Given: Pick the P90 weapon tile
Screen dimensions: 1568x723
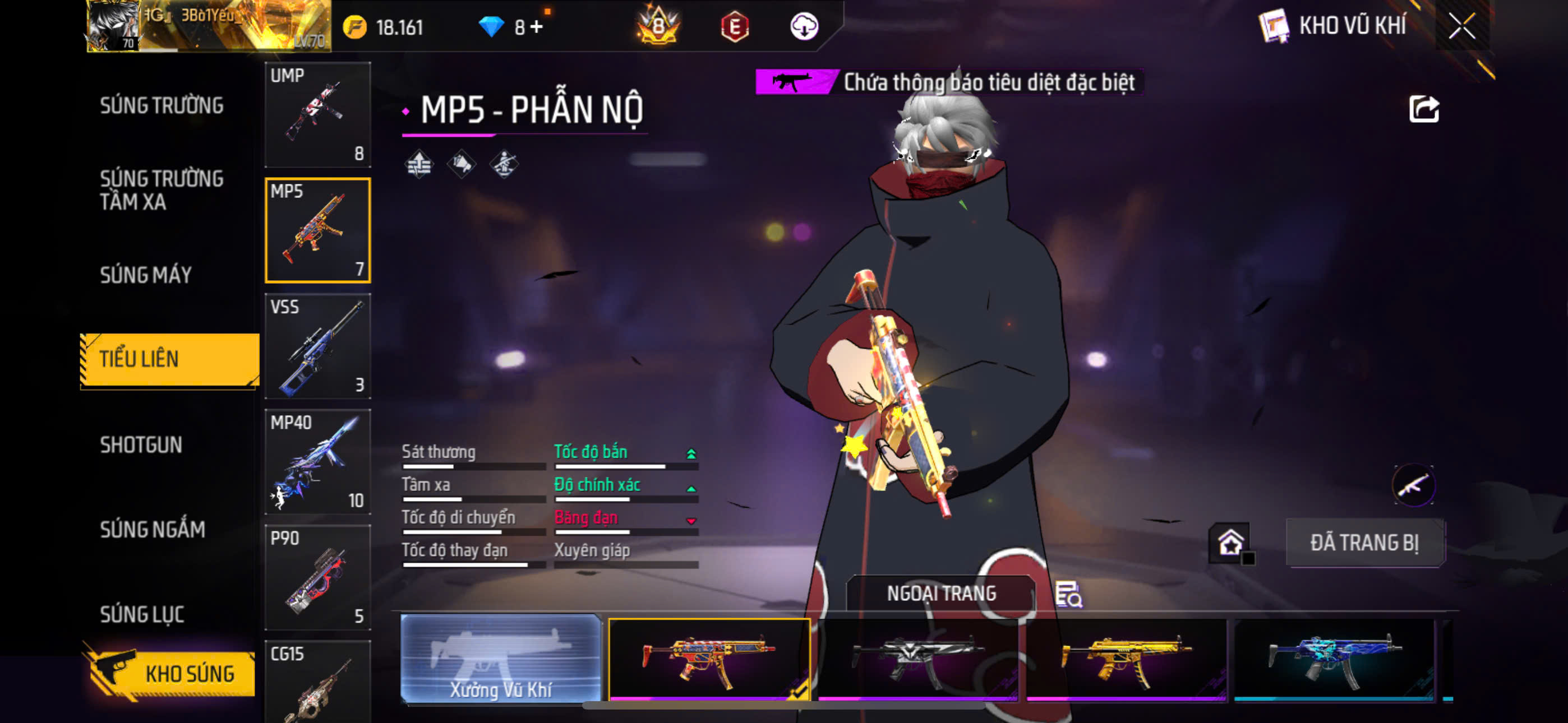Looking at the screenshot, I should (318, 577).
